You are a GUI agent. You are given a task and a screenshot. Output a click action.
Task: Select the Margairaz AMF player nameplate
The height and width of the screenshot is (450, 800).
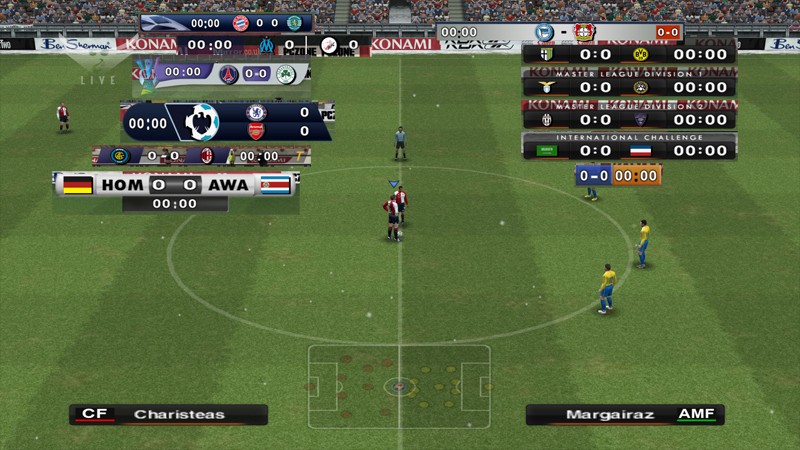point(625,414)
